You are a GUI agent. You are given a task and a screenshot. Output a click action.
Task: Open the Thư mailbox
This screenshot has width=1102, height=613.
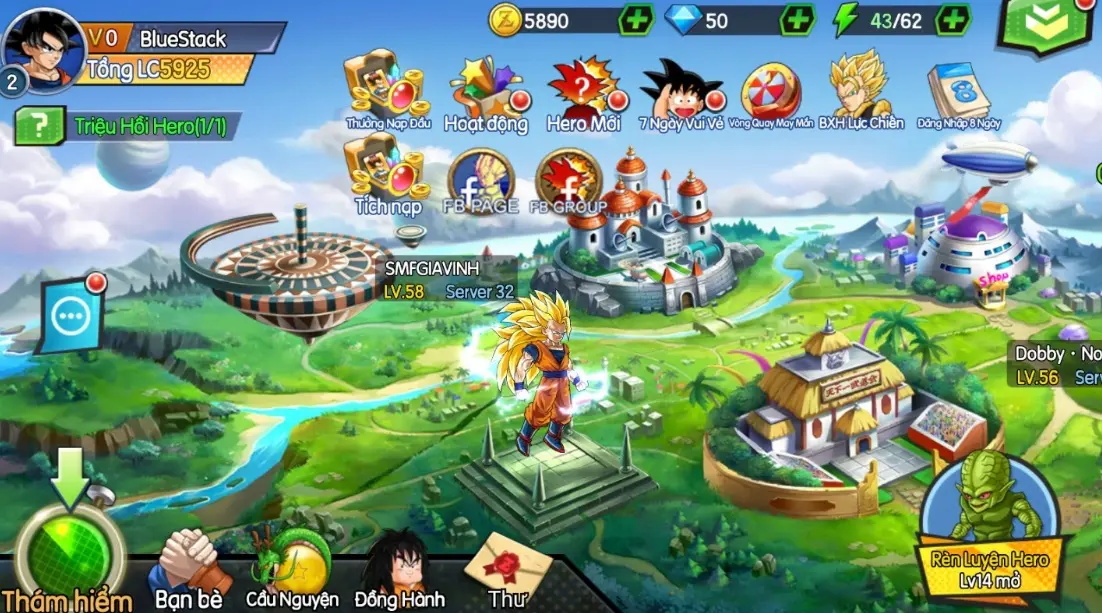coord(507,568)
